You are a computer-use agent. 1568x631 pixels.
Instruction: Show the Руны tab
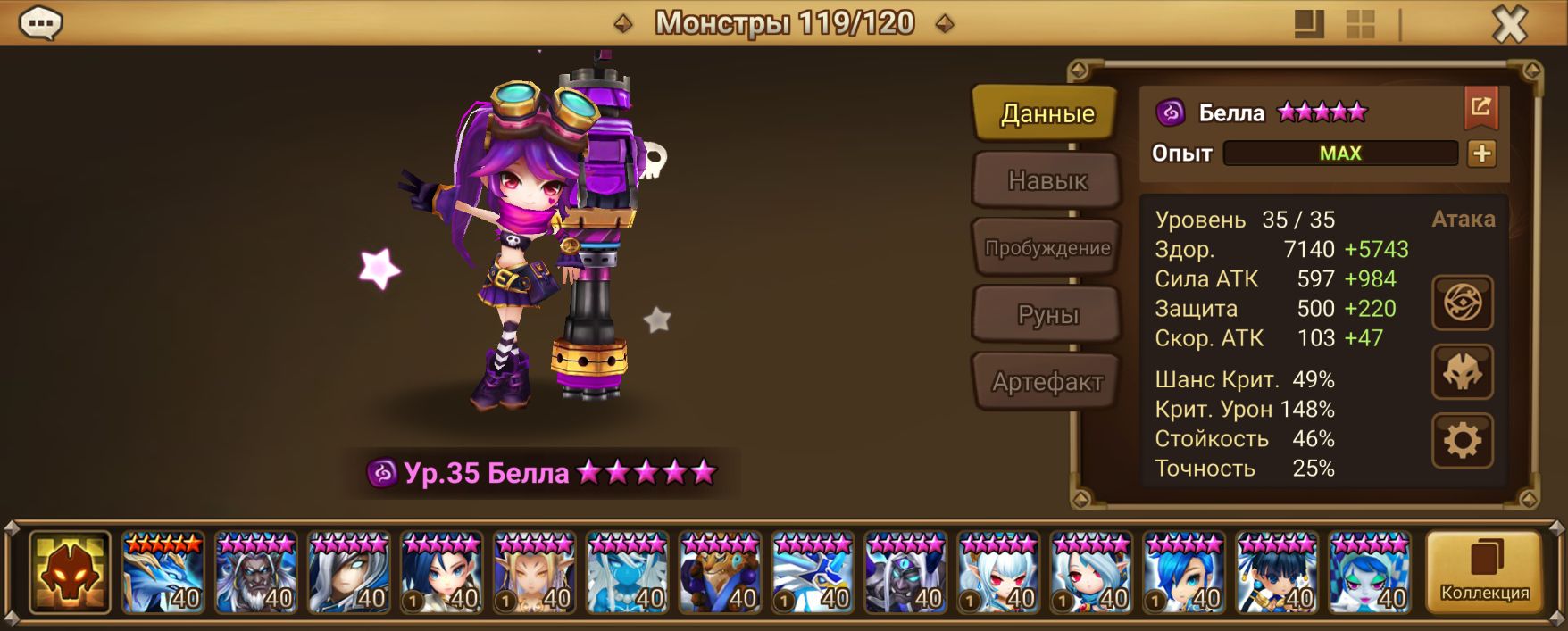(x=1047, y=315)
